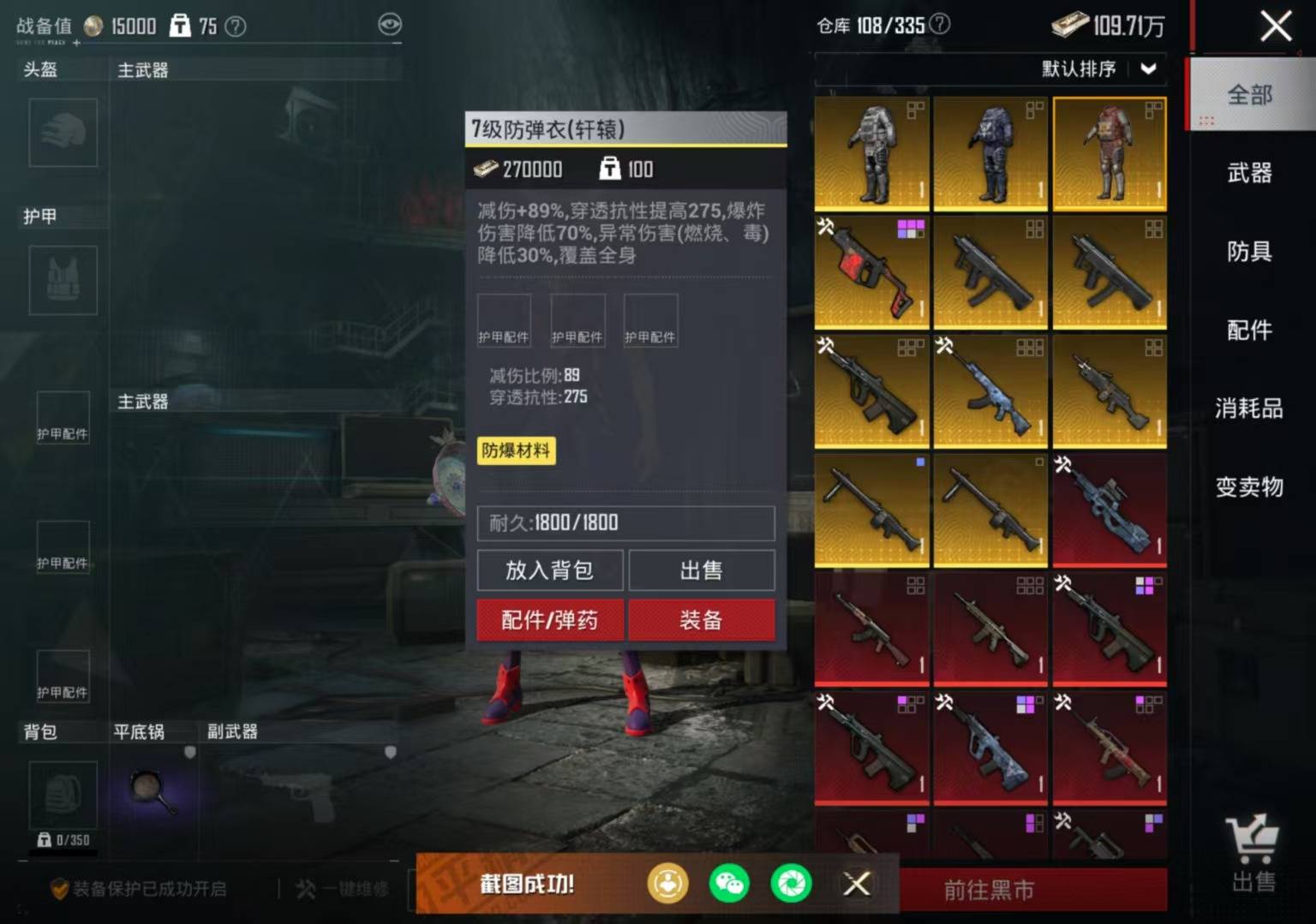Screen dimensions: 1316x924
Task: Click the 装备 equip button
Action: coord(701,620)
